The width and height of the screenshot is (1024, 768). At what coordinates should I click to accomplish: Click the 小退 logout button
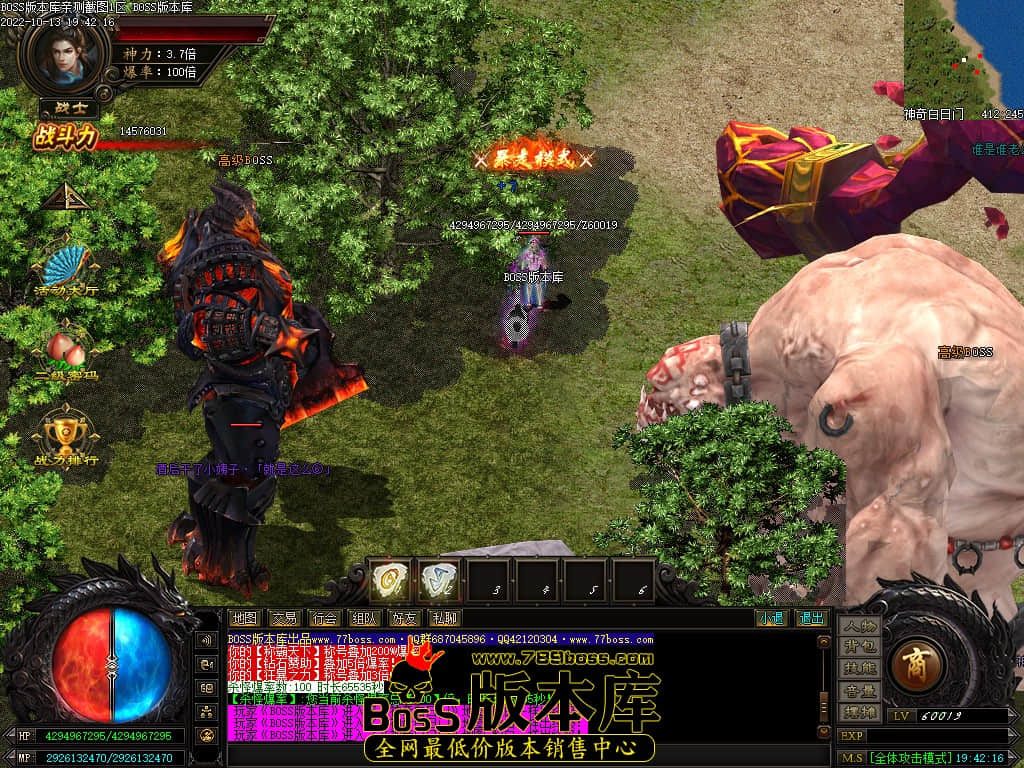(x=770, y=618)
